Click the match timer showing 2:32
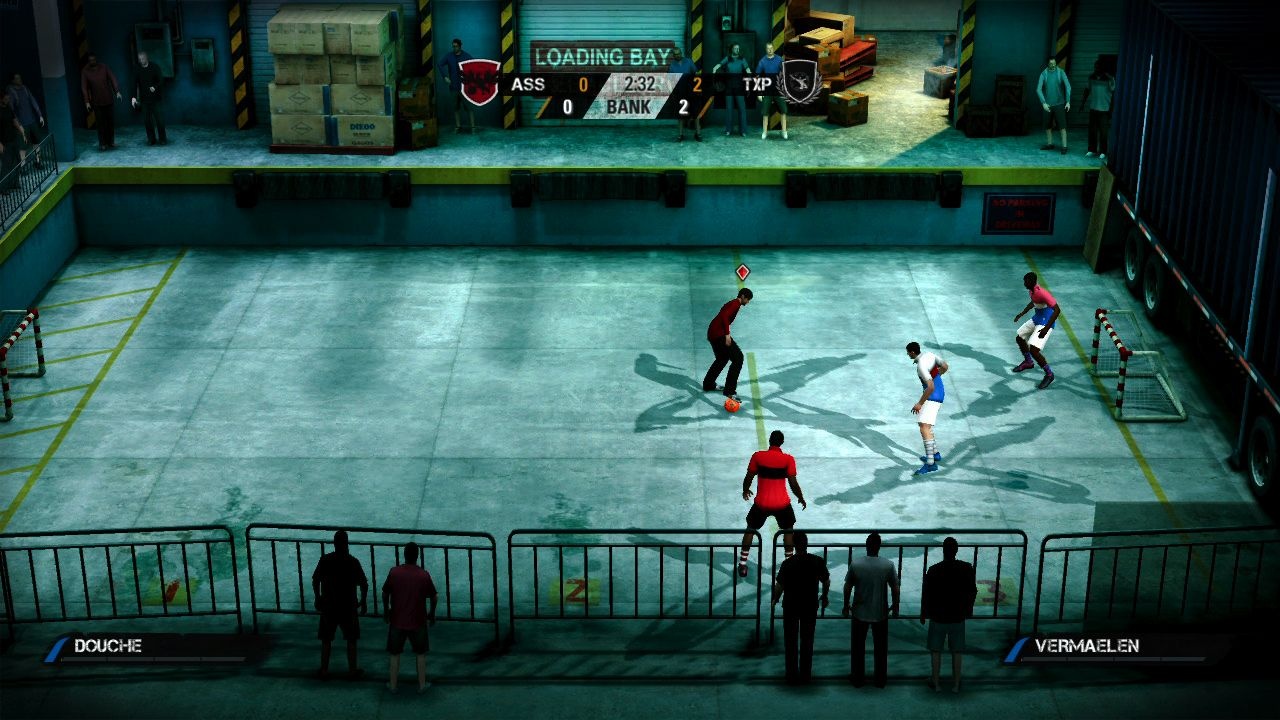This screenshot has height=720, width=1280. pos(640,84)
